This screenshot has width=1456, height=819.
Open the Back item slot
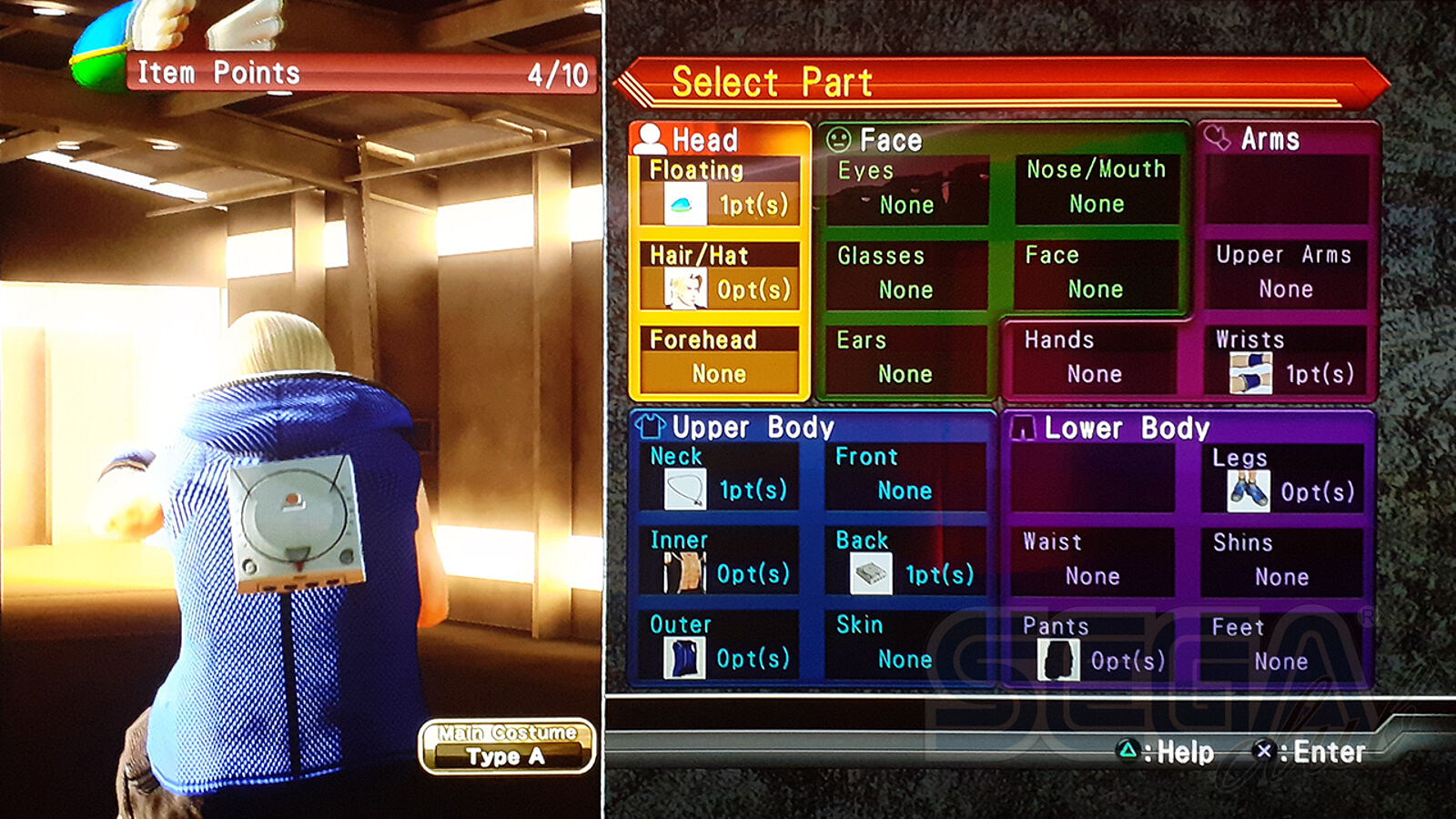click(x=906, y=560)
